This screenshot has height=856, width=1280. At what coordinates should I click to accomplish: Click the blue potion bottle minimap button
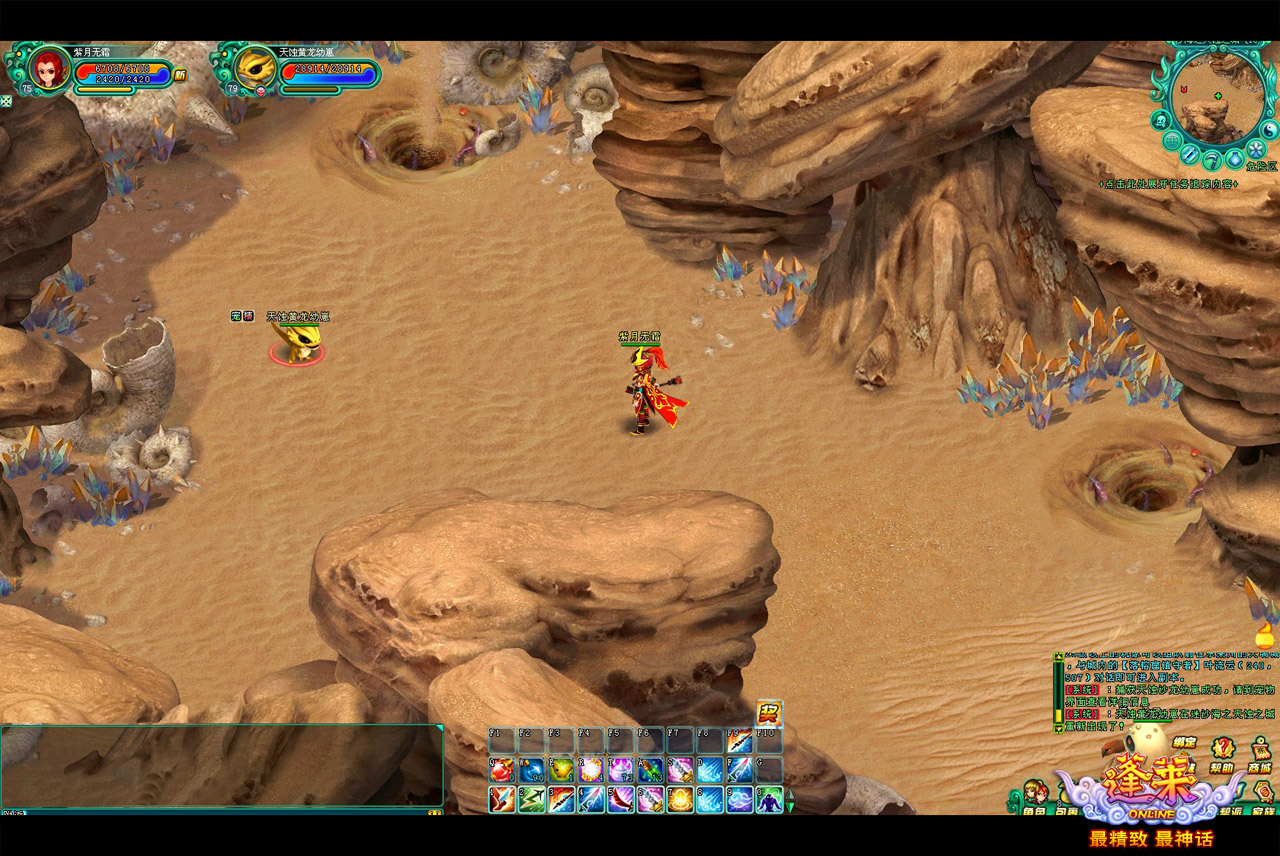[x=1235, y=158]
